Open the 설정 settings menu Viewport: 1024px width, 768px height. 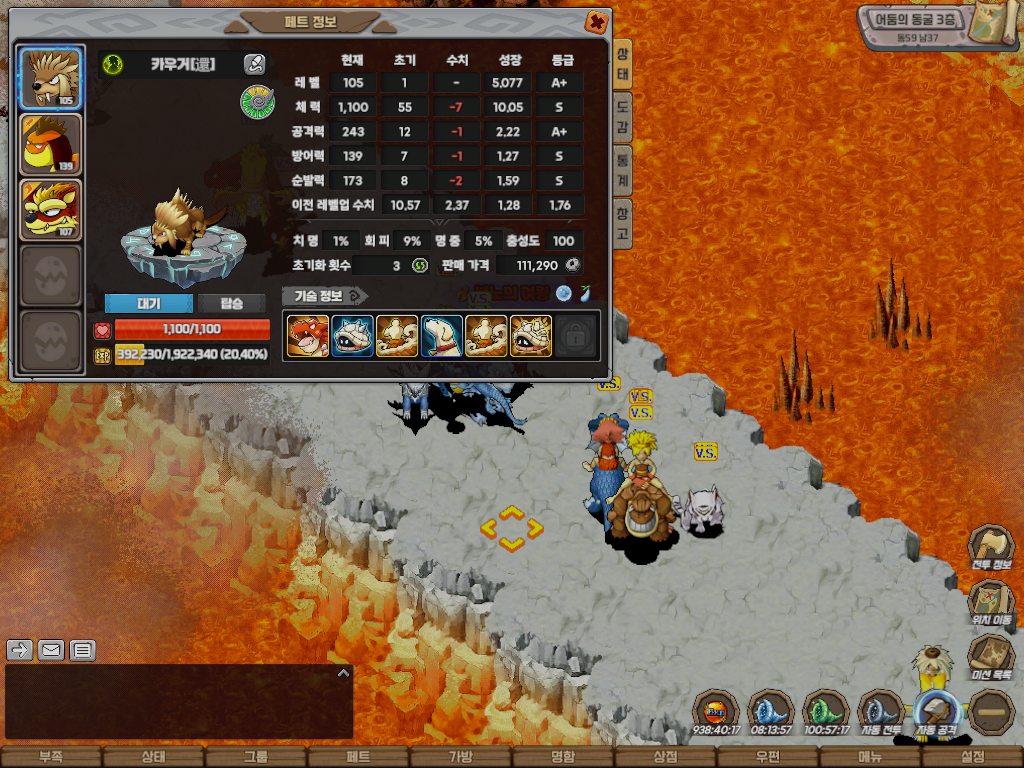[x=972, y=757]
